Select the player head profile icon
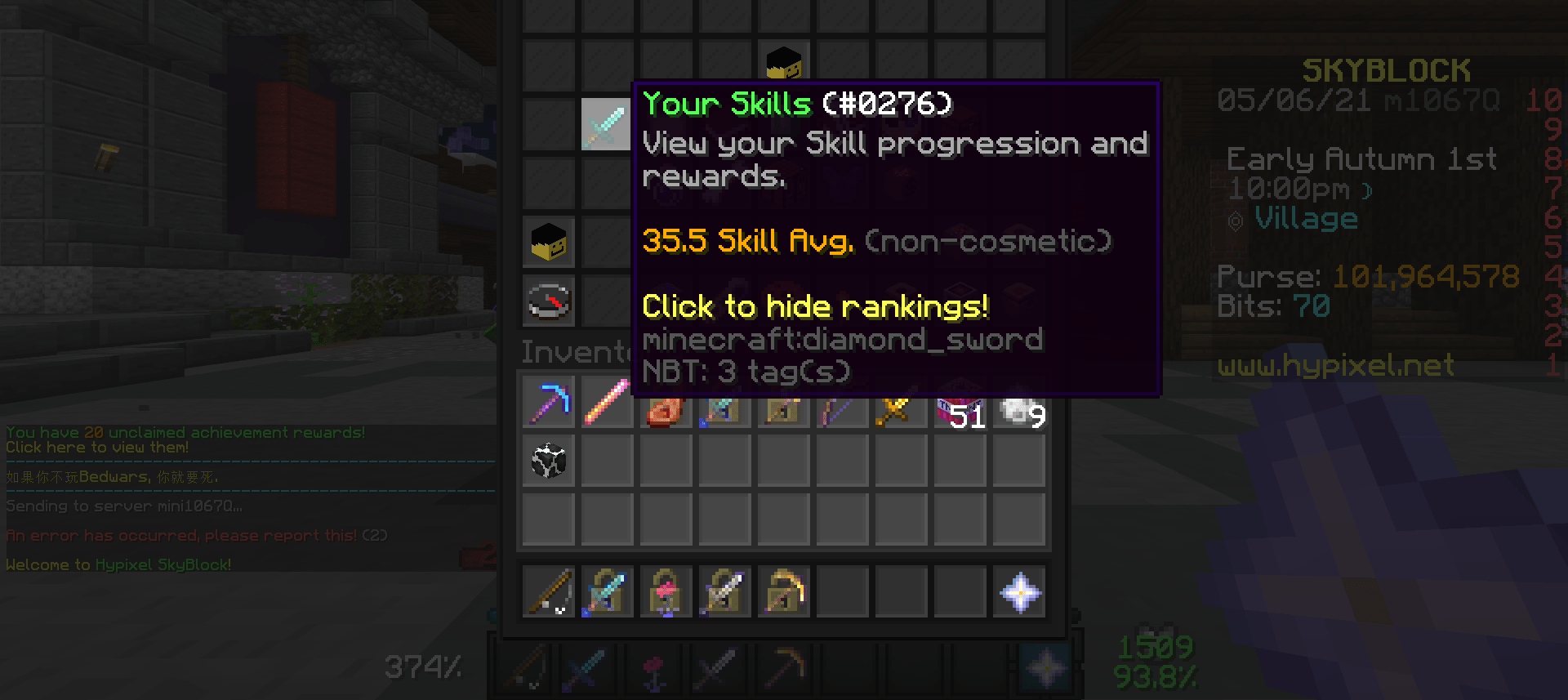 [549, 243]
